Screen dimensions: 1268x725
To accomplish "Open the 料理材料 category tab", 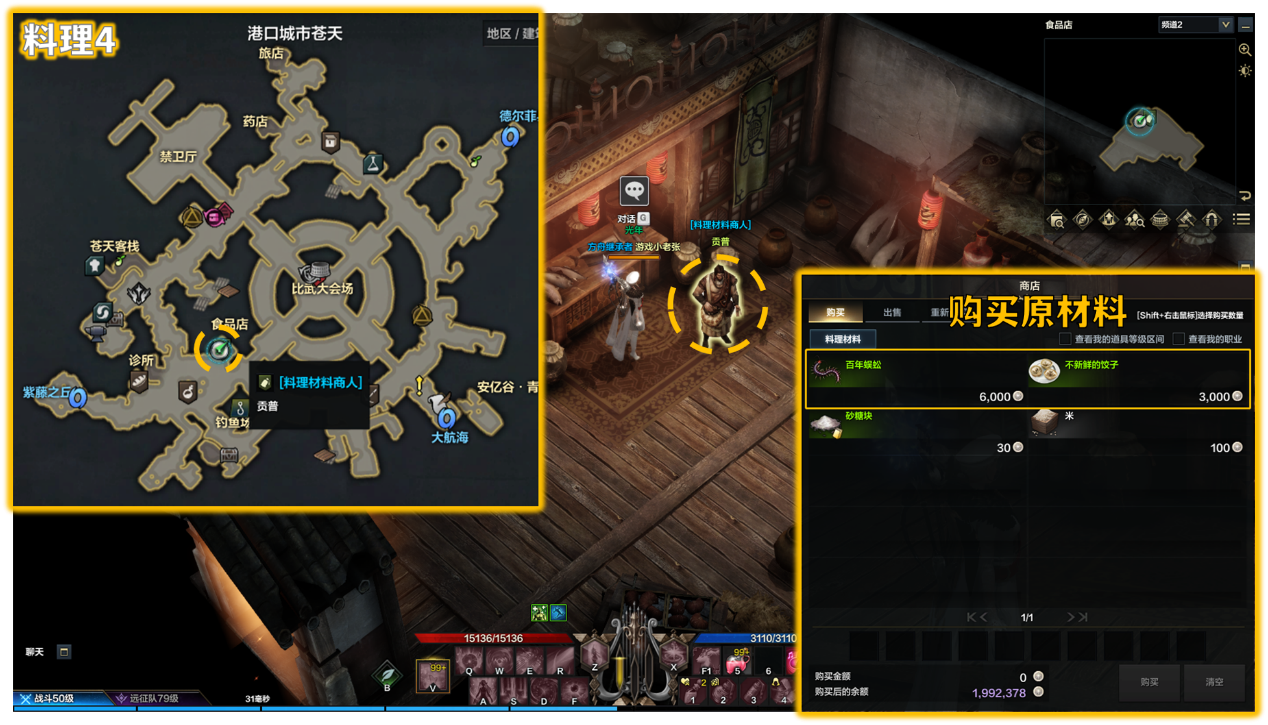I will click(x=842, y=340).
